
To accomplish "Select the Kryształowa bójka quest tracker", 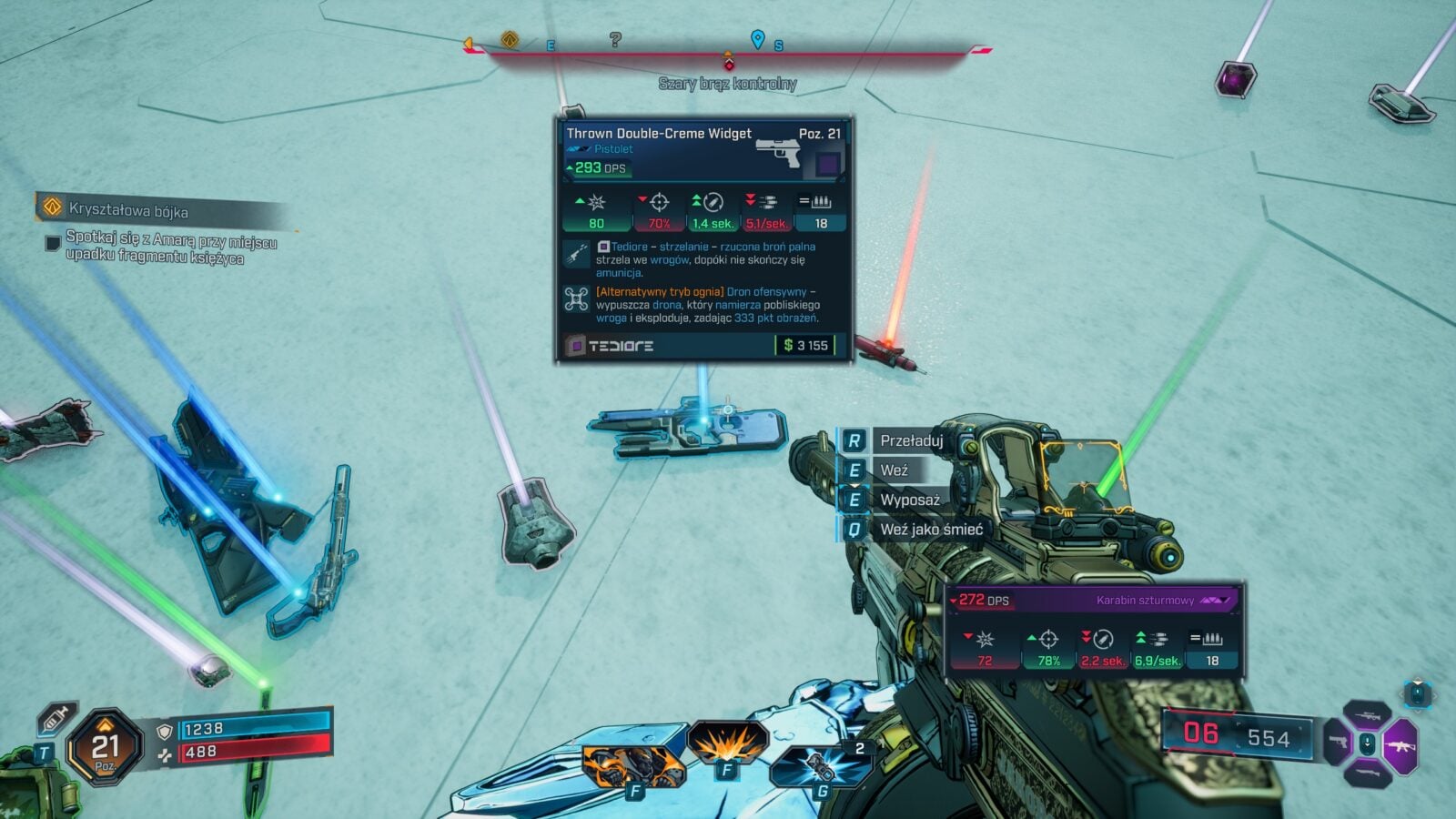I will [x=127, y=209].
